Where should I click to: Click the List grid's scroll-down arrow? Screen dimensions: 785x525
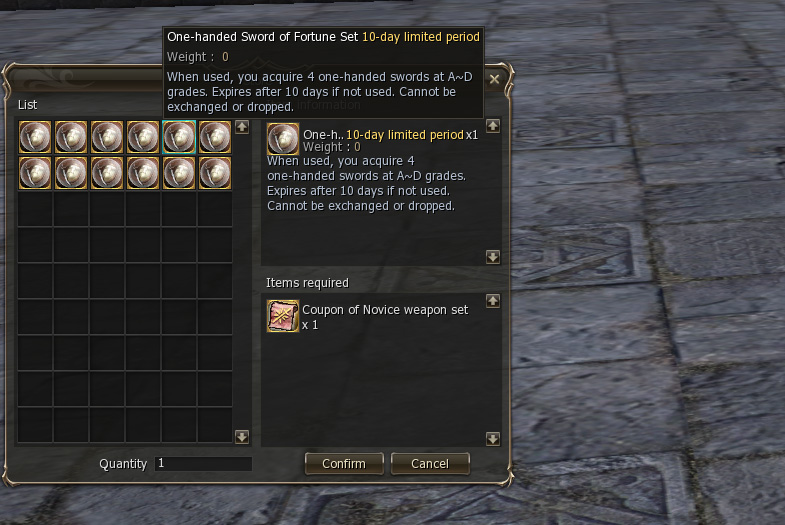241,437
